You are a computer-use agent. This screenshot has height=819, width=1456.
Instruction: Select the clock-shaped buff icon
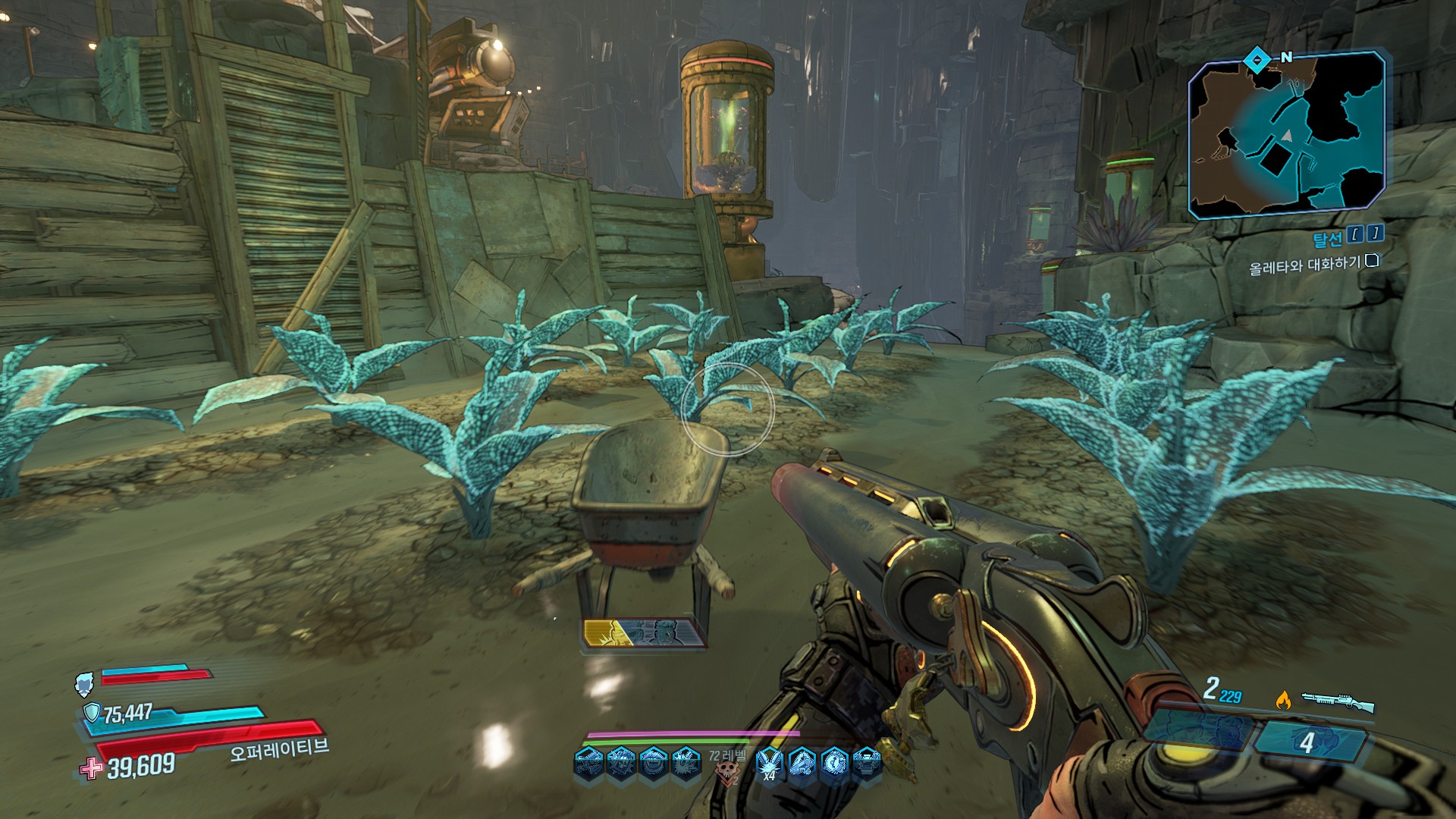pos(834,761)
